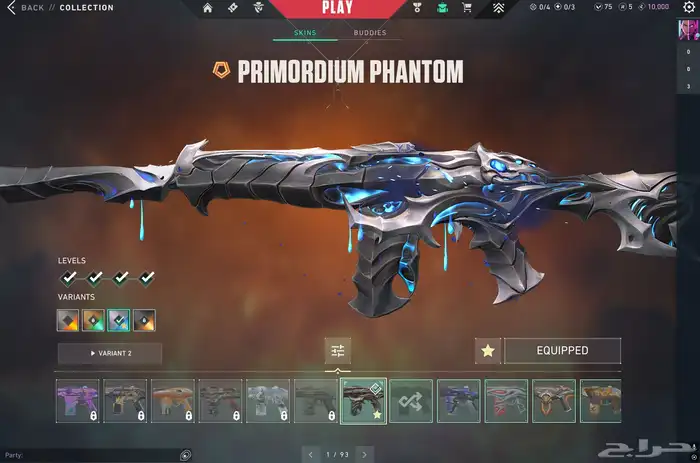Image resolution: width=700 pixels, height=463 pixels.
Task: Open the shopping cart store icon
Action: tap(465, 8)
